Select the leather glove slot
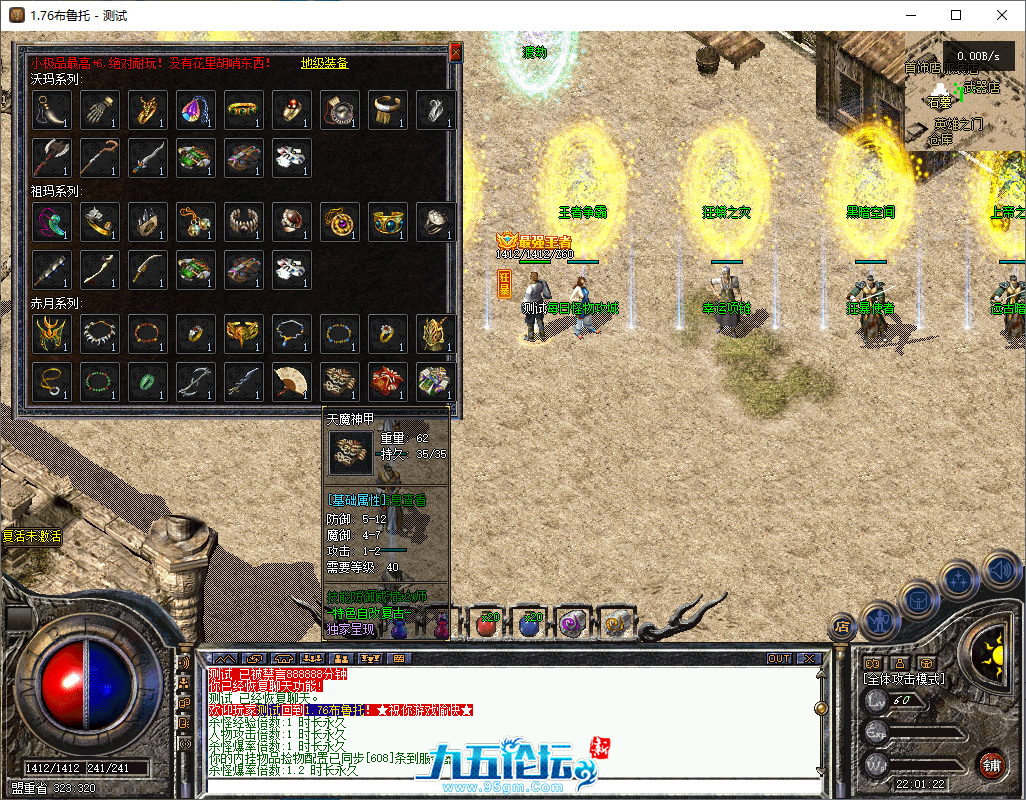 99,109
